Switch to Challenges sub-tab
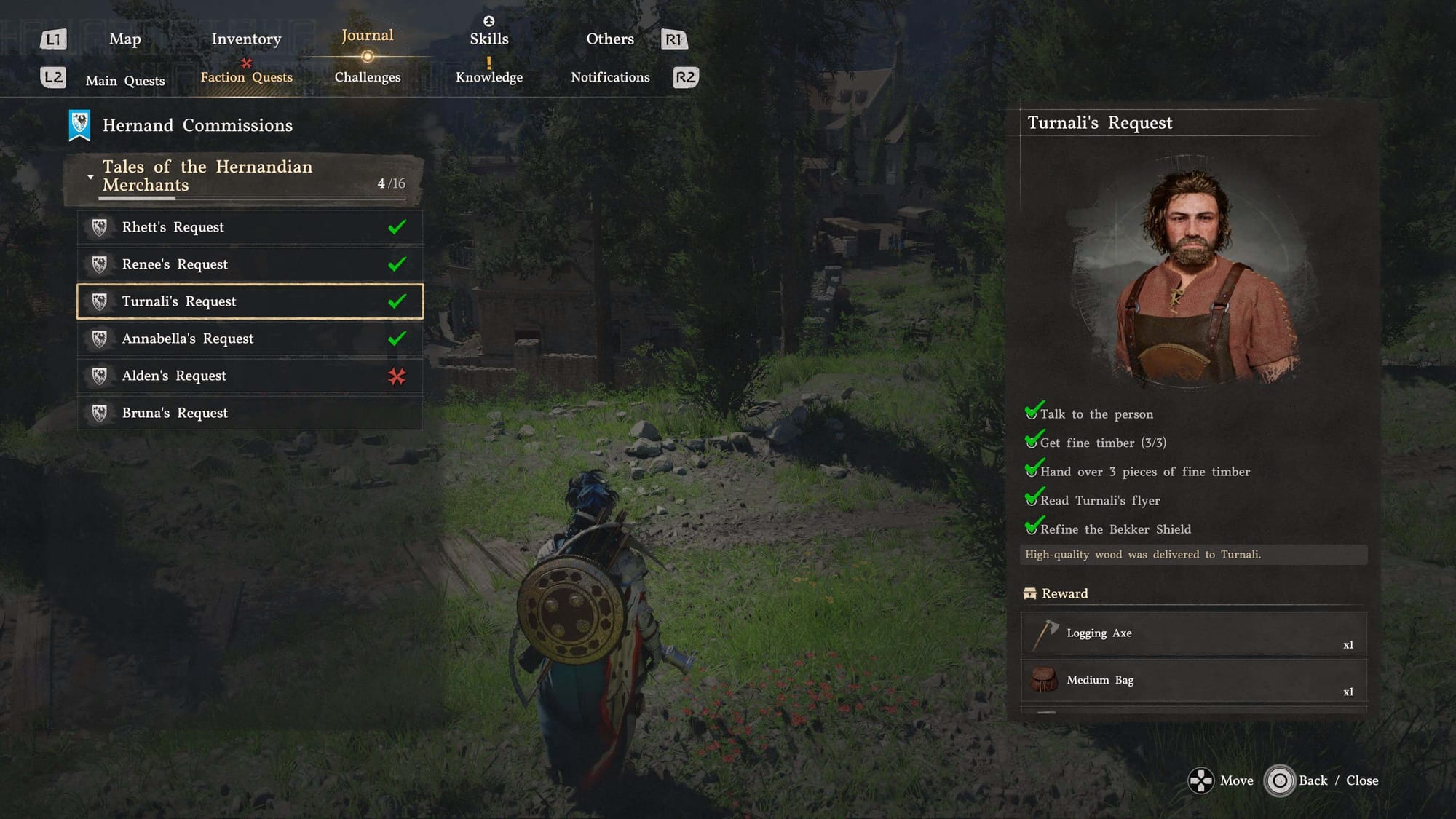Image resolution: width=1456 pixels, height=819 pixels. (367, 77)
